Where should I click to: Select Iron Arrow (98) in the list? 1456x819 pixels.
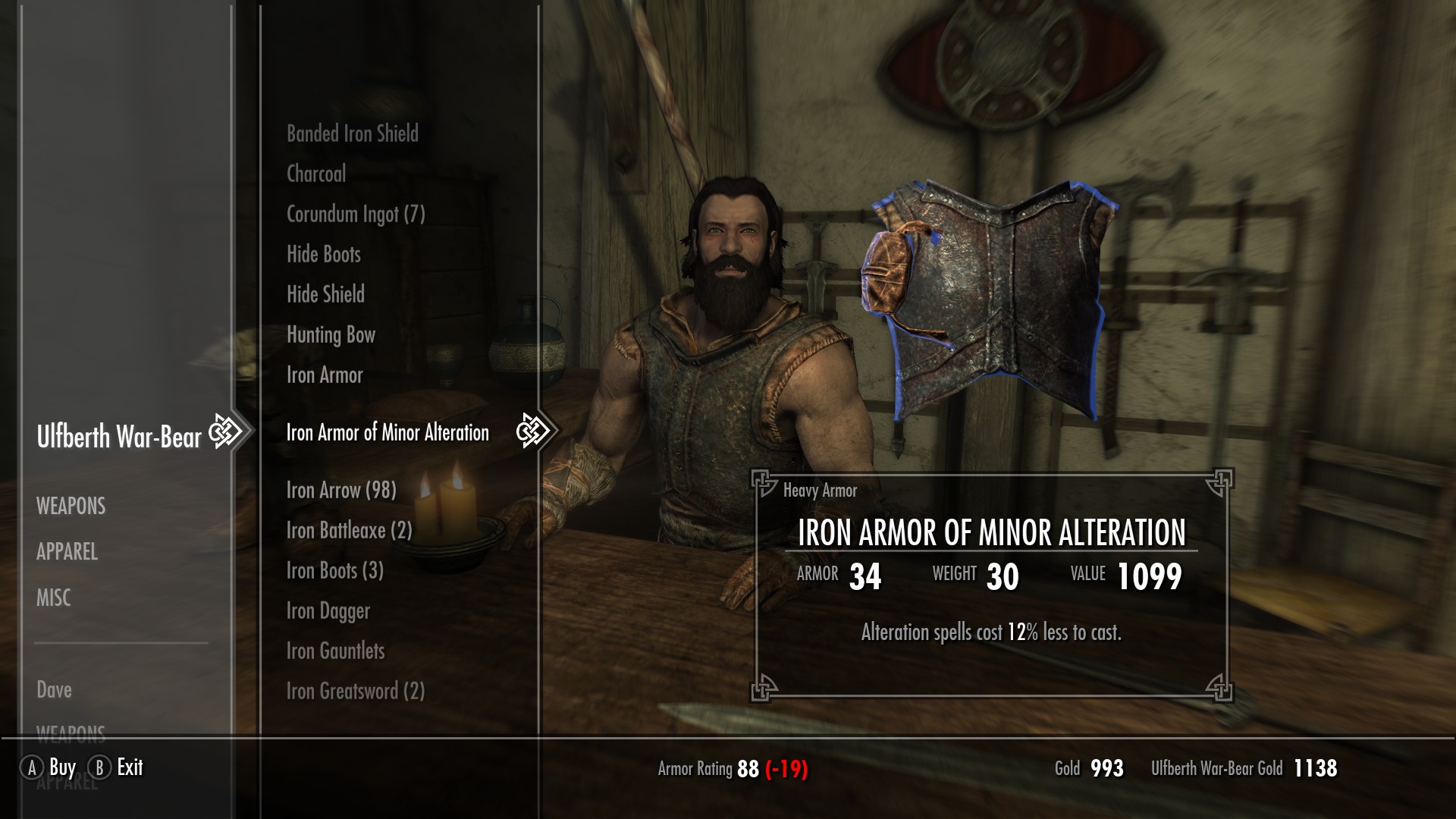click(x=341, y=491)
